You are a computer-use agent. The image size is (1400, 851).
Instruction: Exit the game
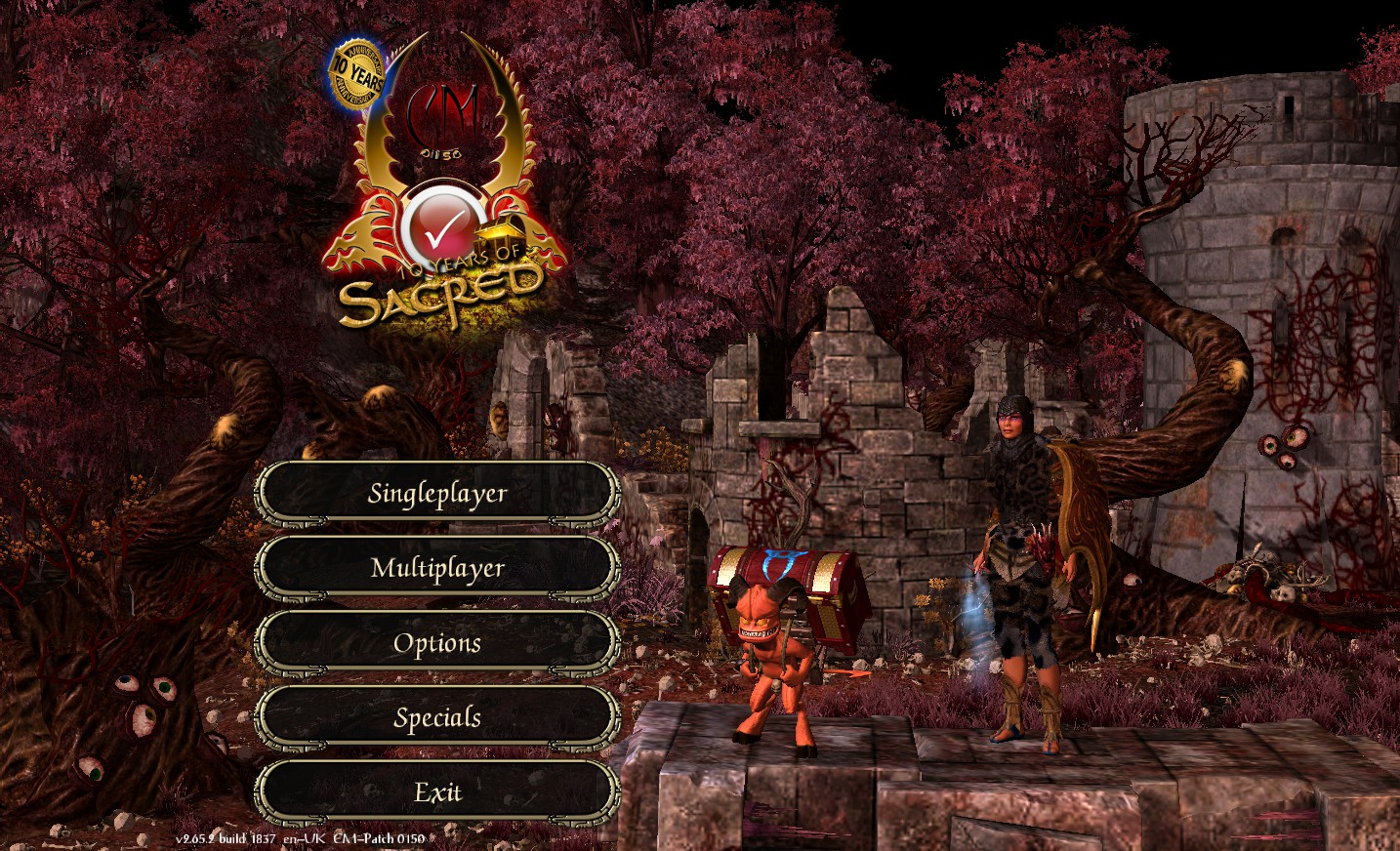coord(437,792)
